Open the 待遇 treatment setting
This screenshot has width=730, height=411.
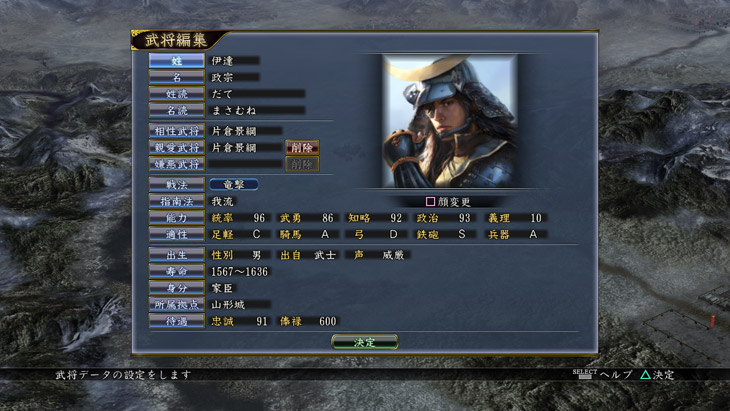pos(177,321)
